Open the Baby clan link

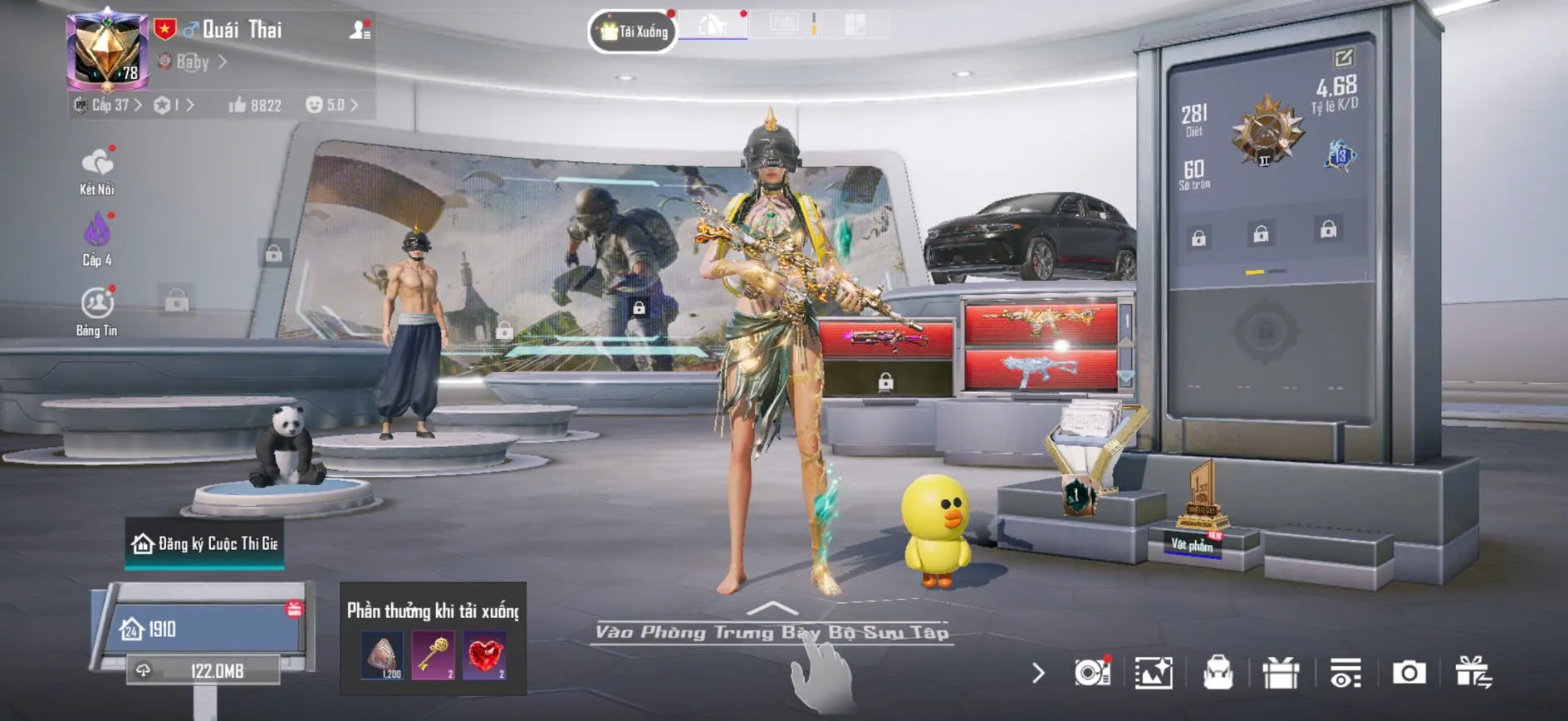point(192,62)
